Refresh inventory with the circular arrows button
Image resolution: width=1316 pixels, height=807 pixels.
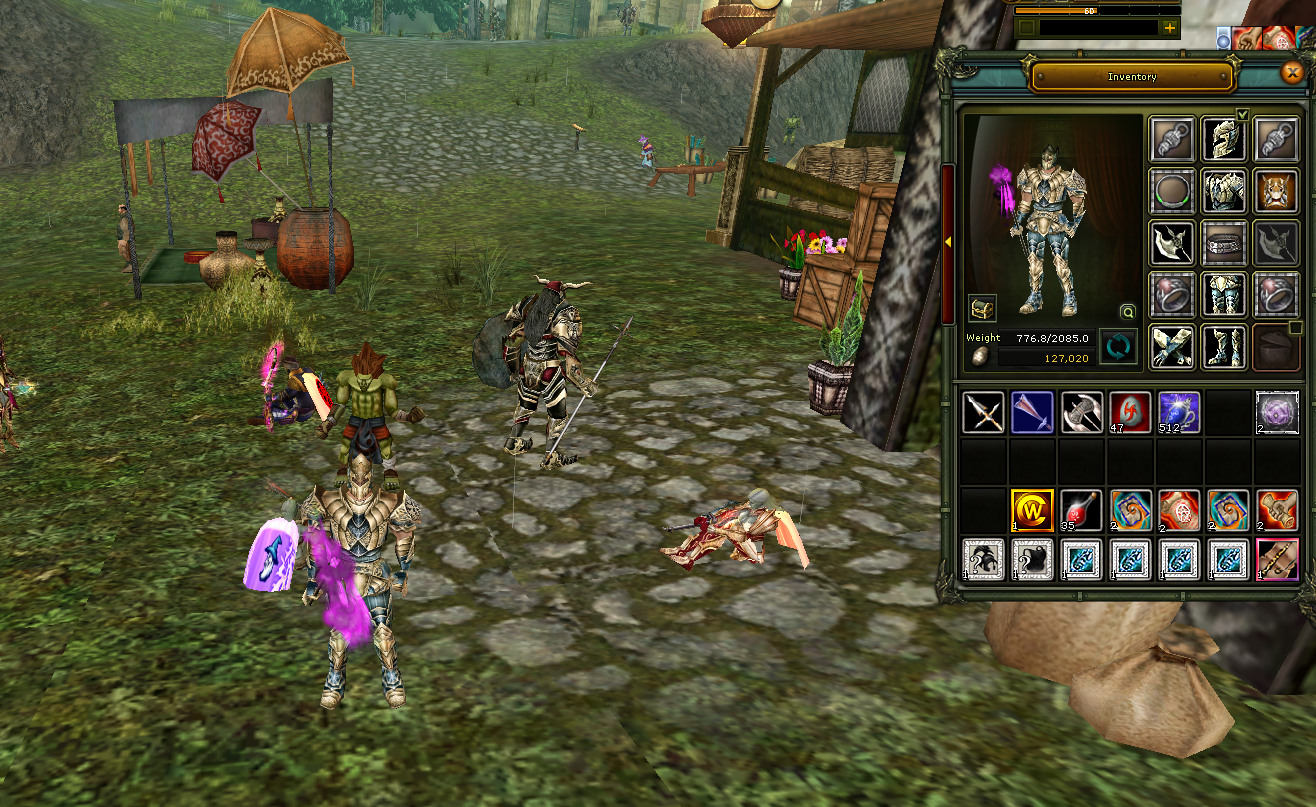click(1118, 347)
